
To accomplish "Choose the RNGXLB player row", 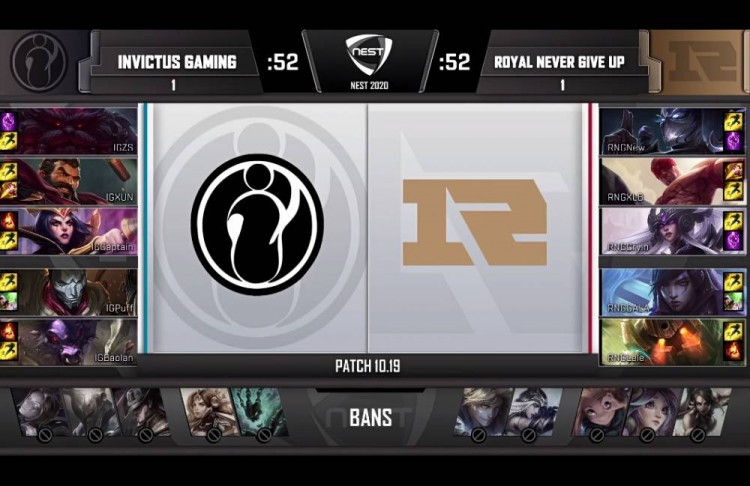I will [x=660, y=180].
